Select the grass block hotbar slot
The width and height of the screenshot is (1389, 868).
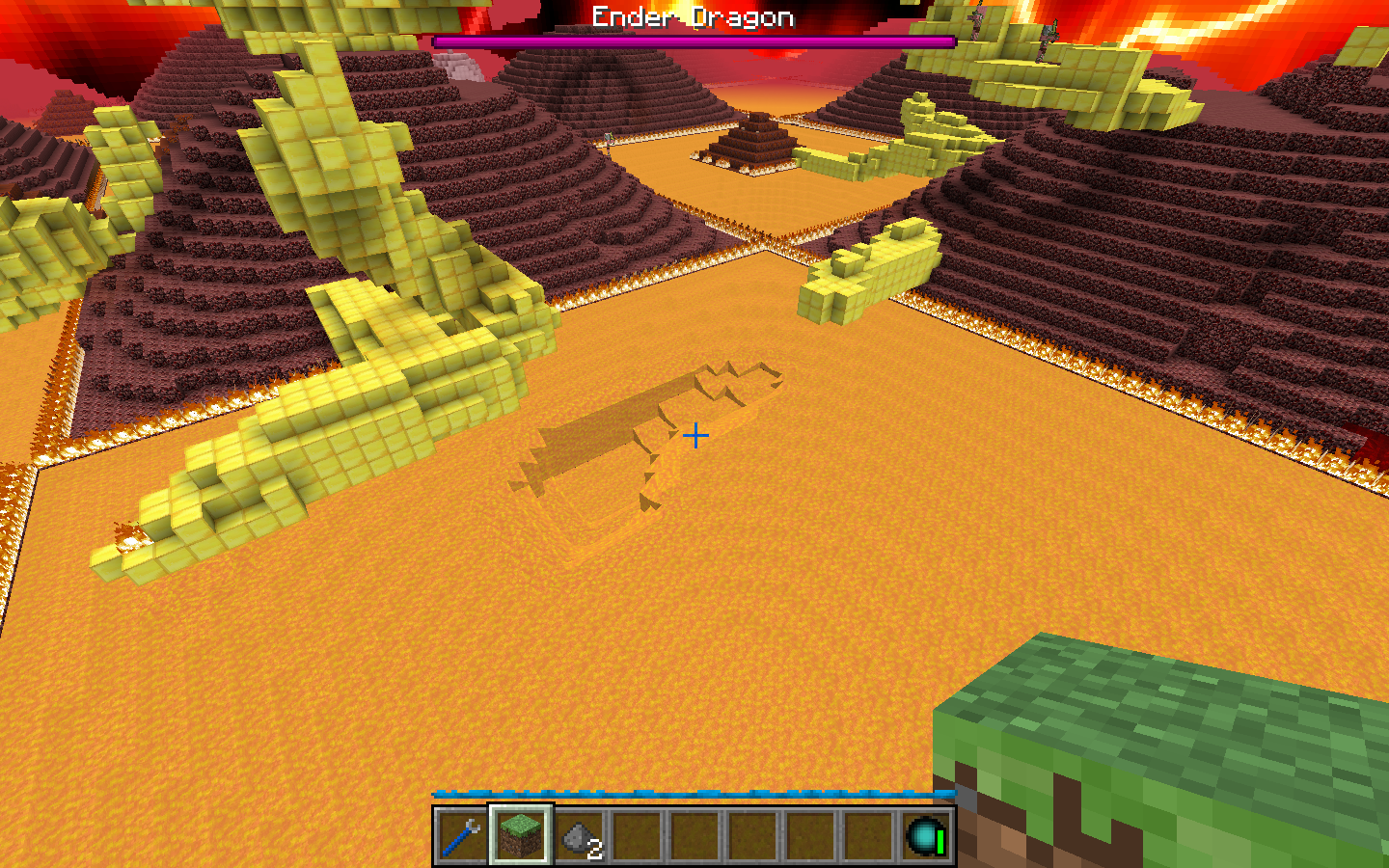(x=520, y=835)
